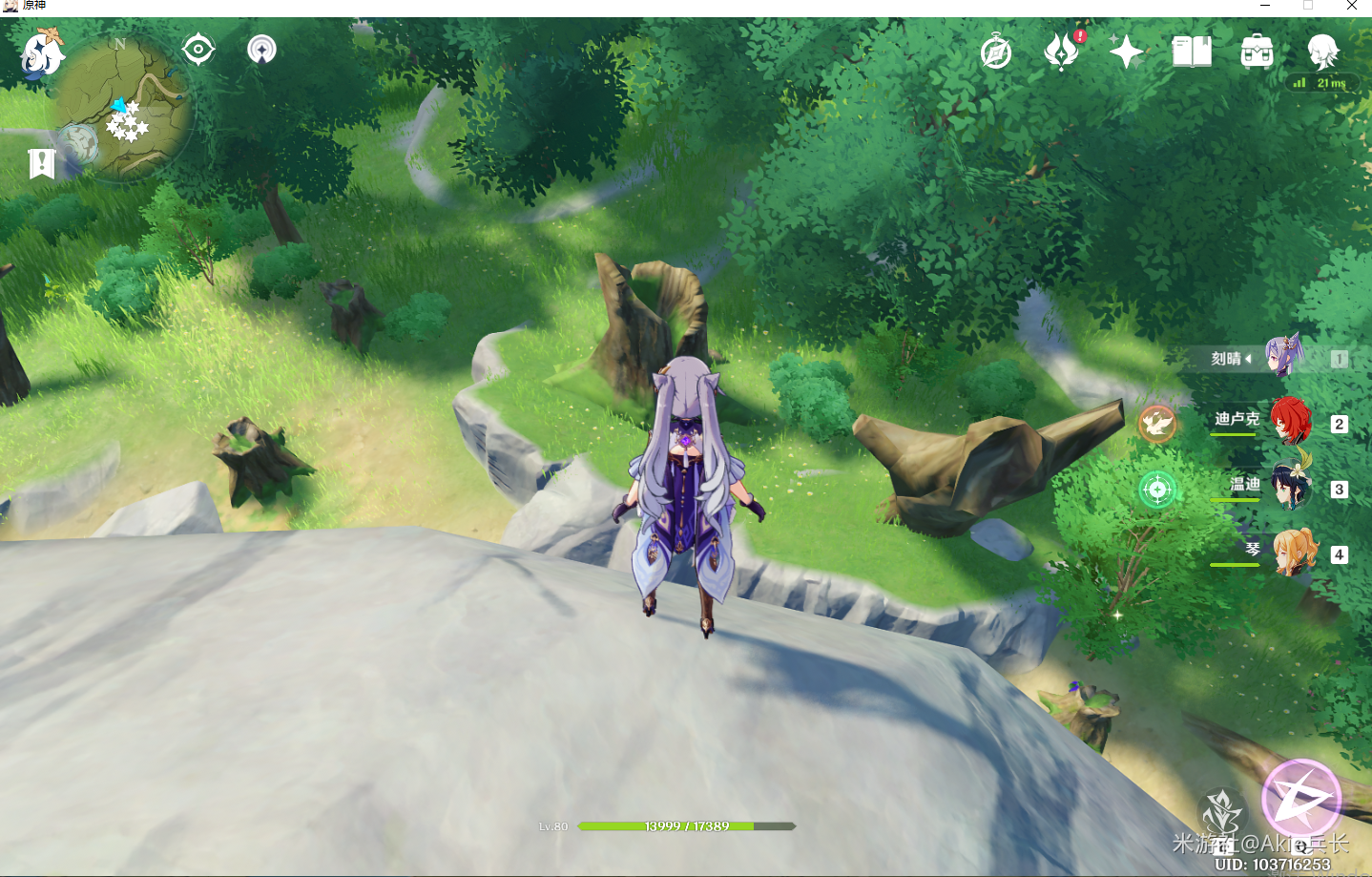Open the battle pass icon with red alert

point(1062,52)
